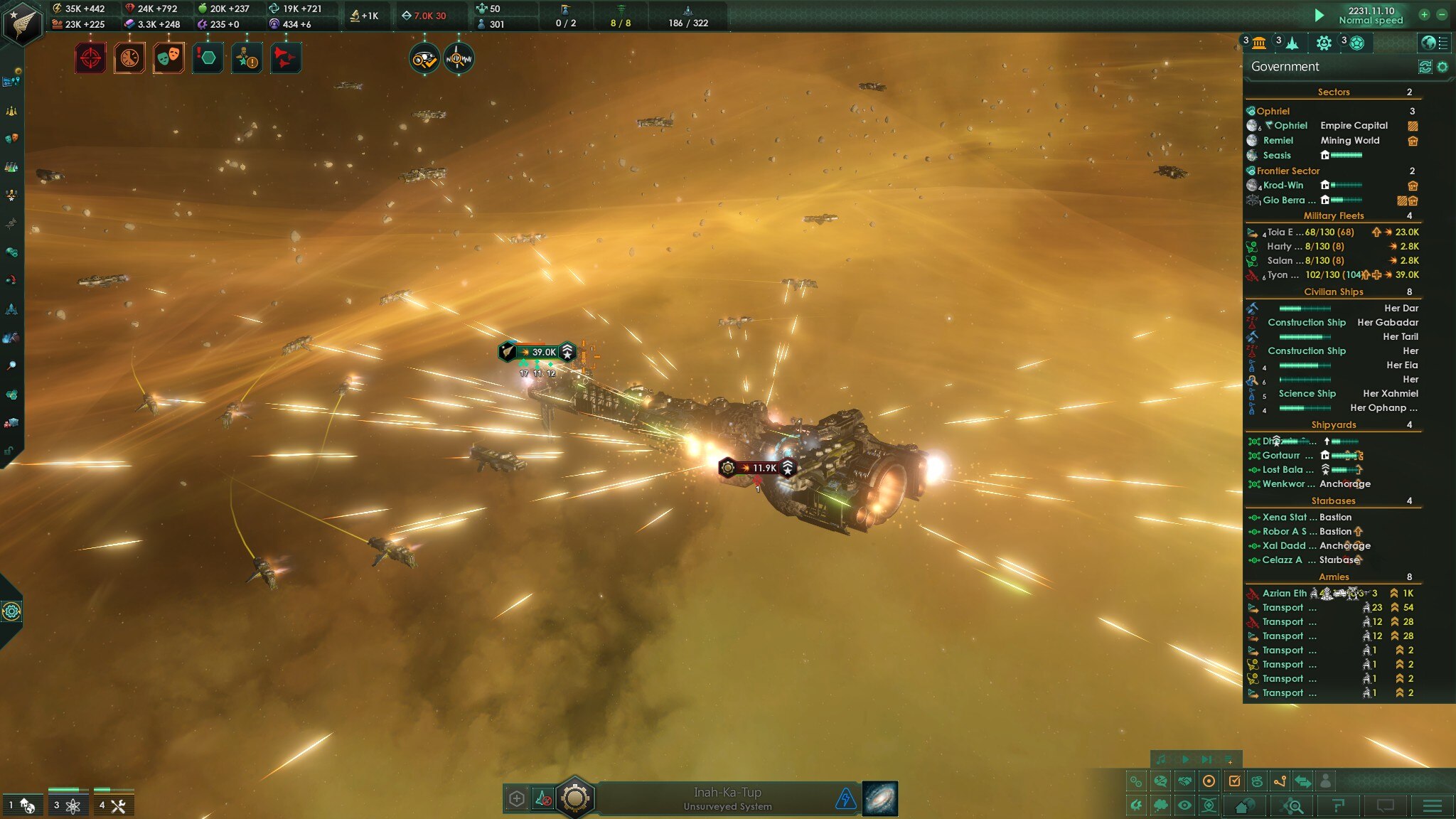Open the main menu hamburger button
This screenshot has width=1456, height=819.
(x=1432, y=805)
